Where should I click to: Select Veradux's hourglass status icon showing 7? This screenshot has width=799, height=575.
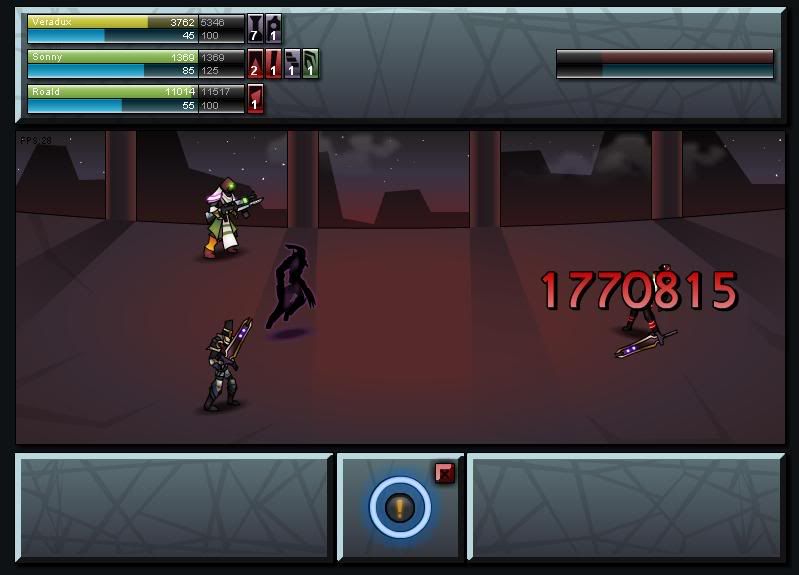255,28
